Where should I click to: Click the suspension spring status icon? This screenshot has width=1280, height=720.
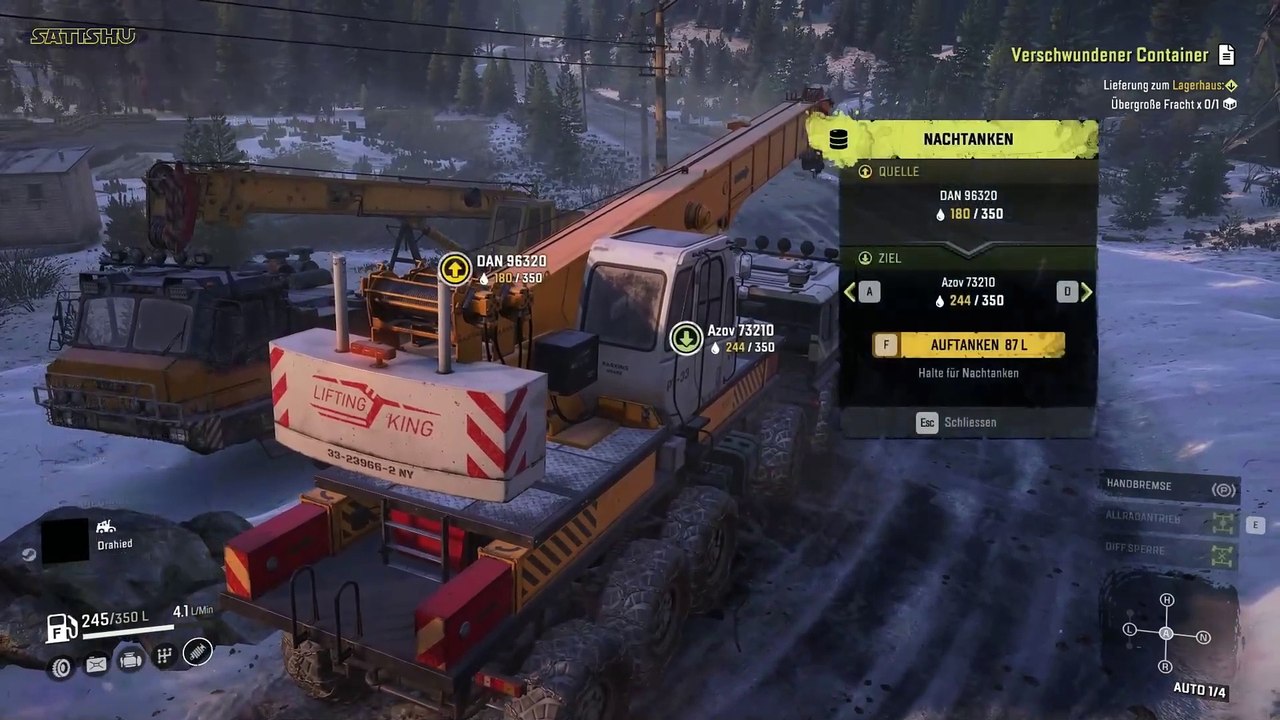[198, 652]
